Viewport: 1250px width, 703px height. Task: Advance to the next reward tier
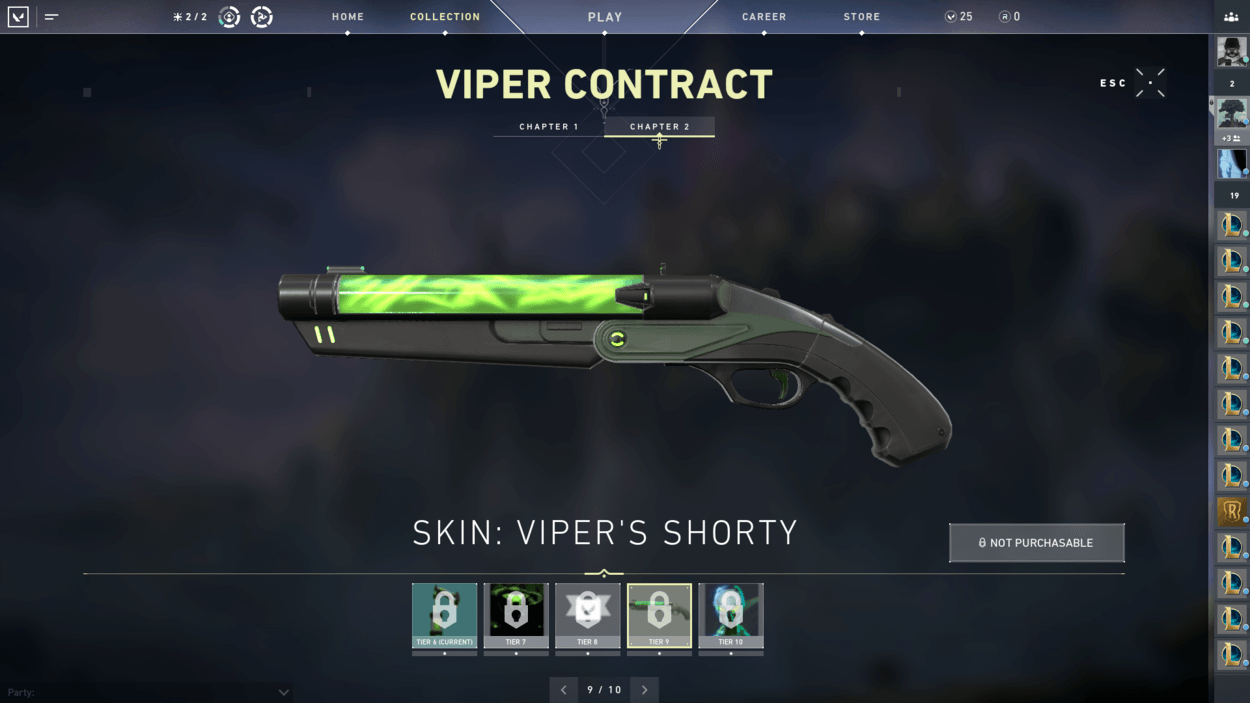point(645,690)
